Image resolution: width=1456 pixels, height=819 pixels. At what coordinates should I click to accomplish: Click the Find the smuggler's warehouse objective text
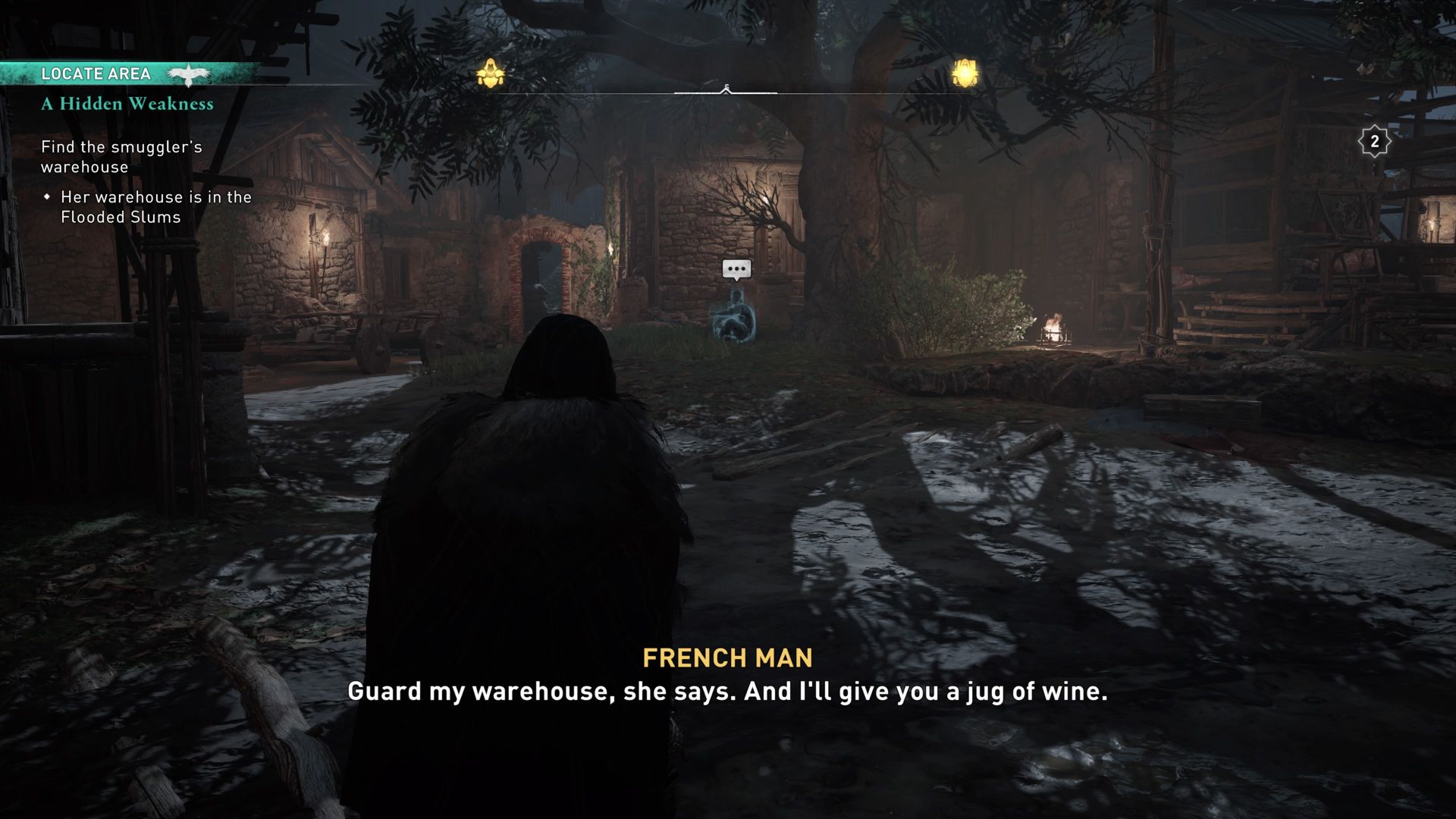[121, 156]
